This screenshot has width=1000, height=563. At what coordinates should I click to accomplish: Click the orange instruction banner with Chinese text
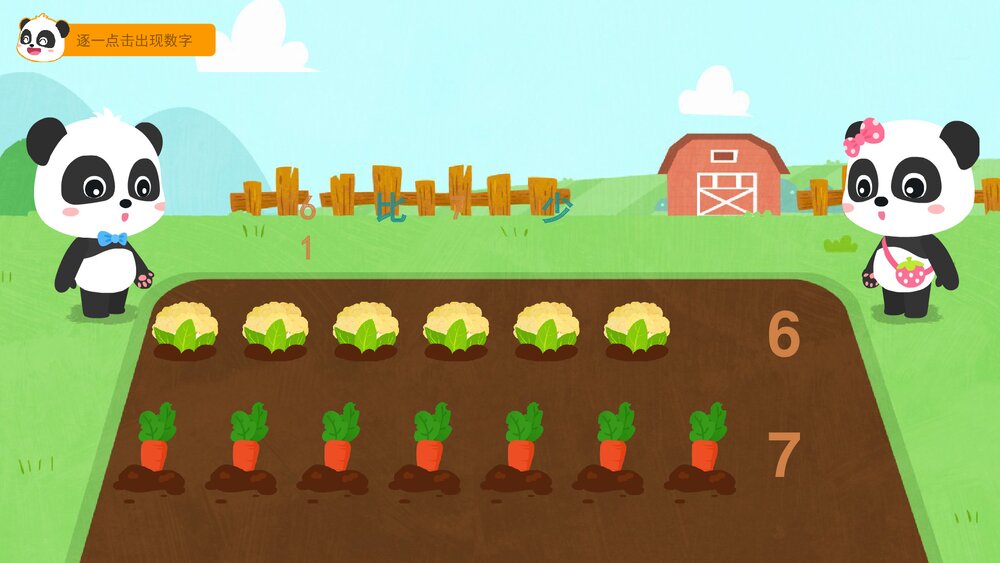coord(138,41)
